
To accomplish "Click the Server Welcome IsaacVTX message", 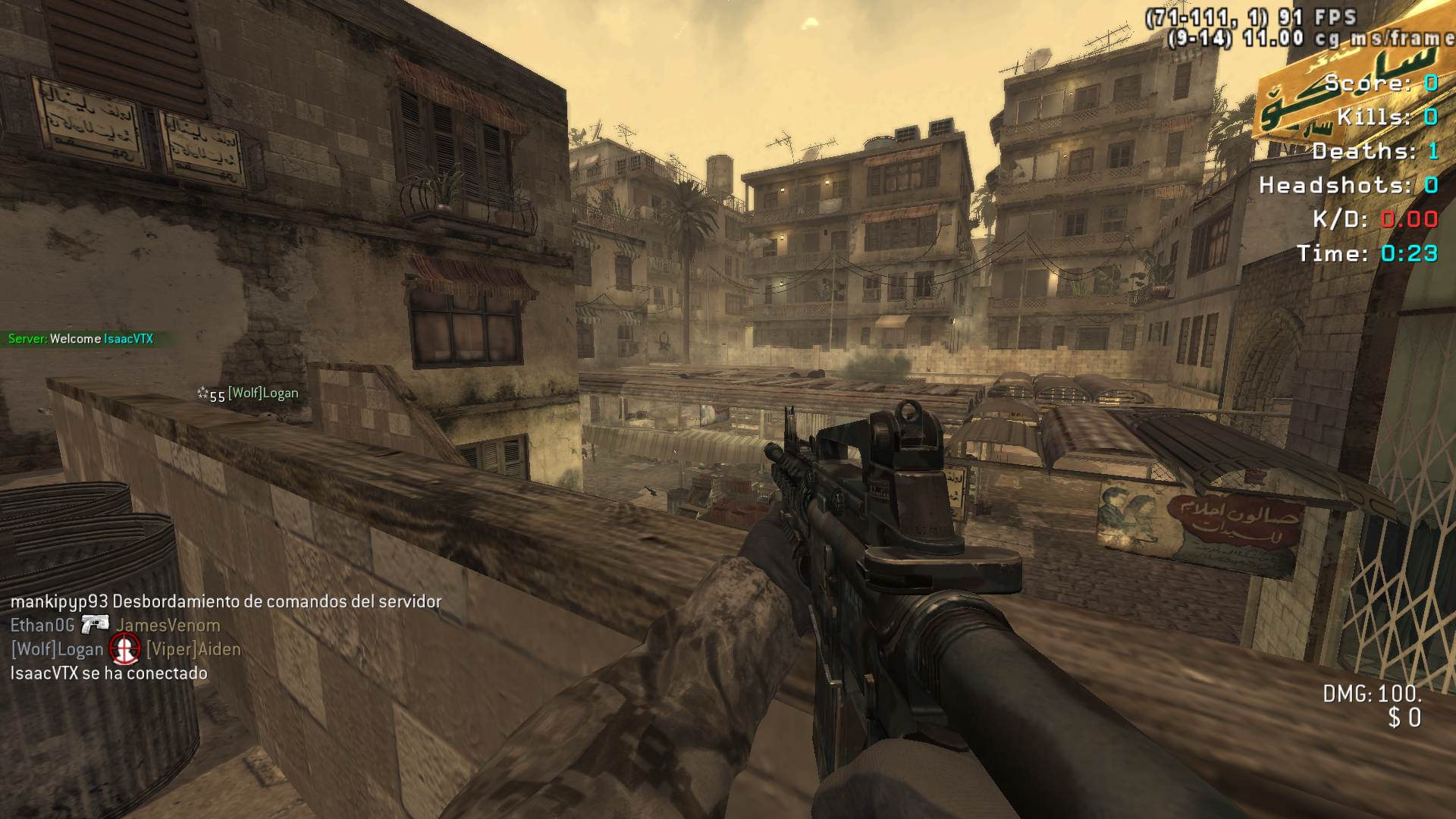I will click(81, 339).
